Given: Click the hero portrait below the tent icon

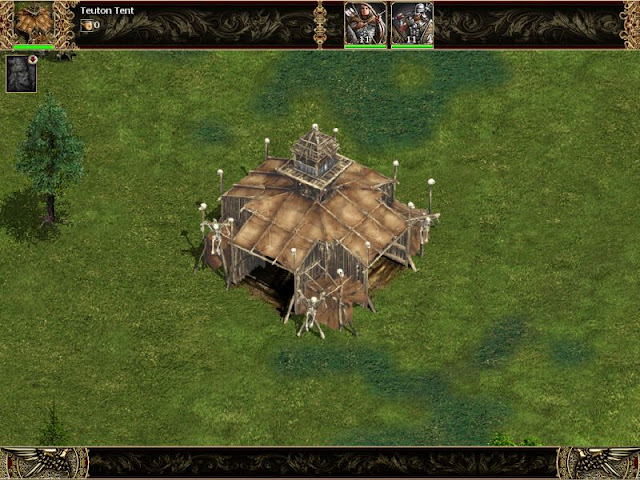Looking at the screenshot, I should [x=21, y=73].
